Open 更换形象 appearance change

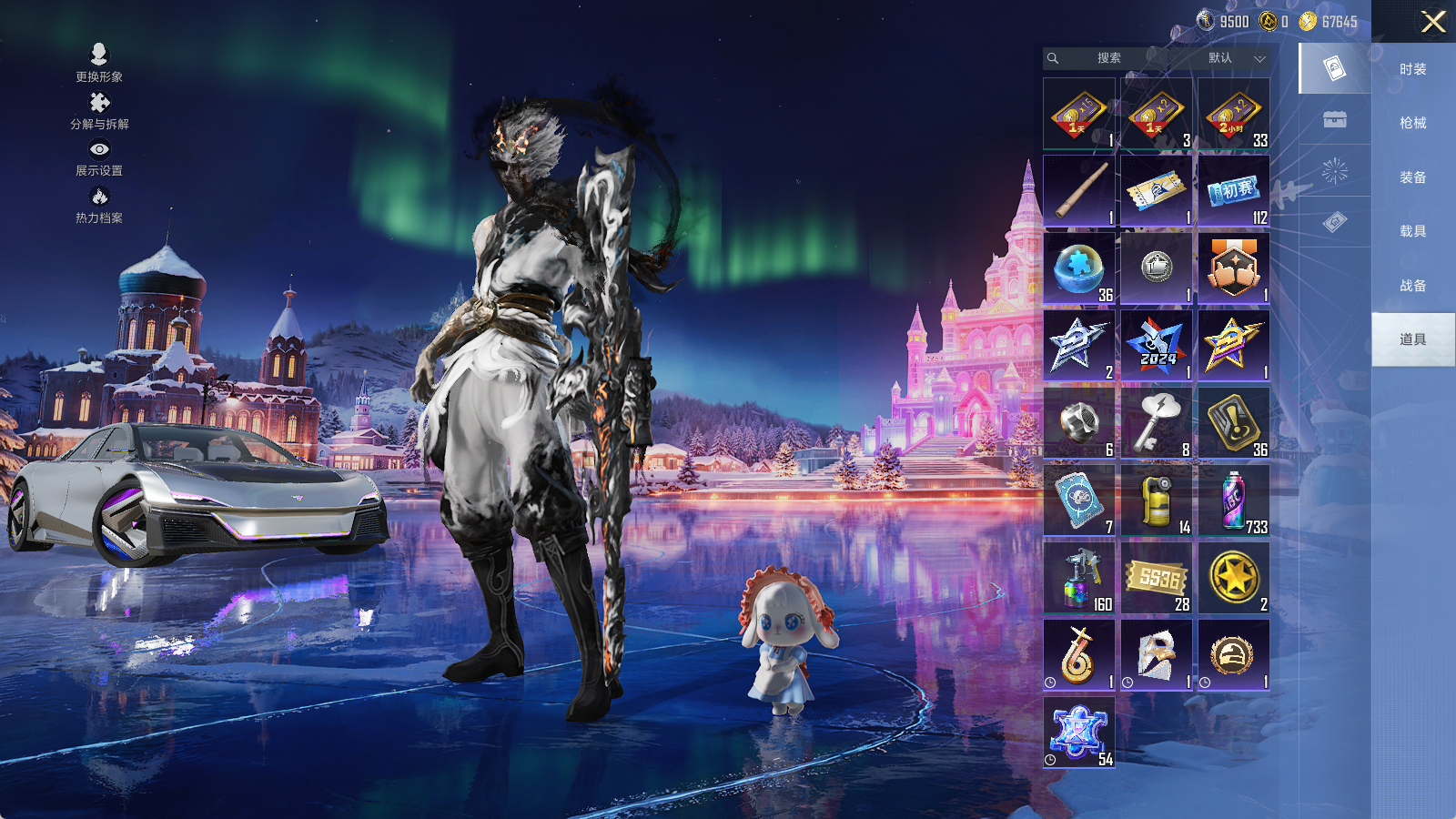click(99, 62)
